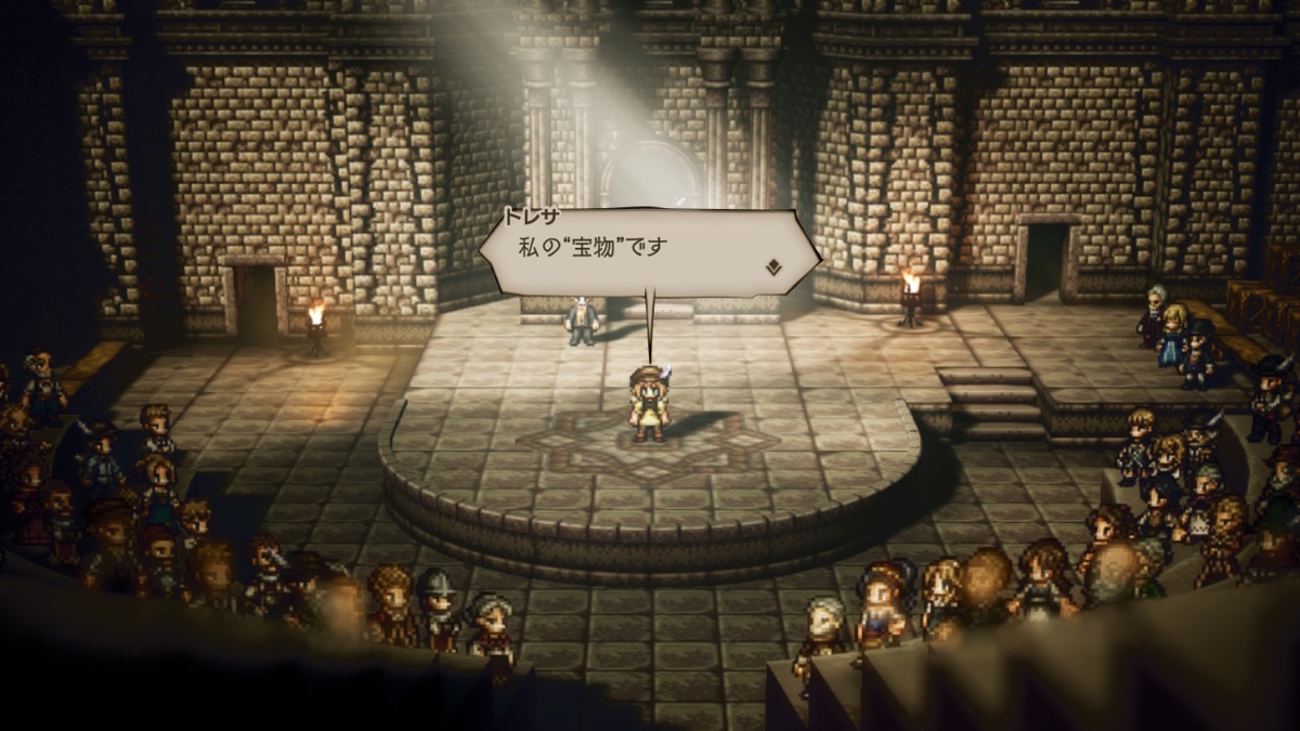Advance dialogue with the diamond continue arrow

[773, 267]
